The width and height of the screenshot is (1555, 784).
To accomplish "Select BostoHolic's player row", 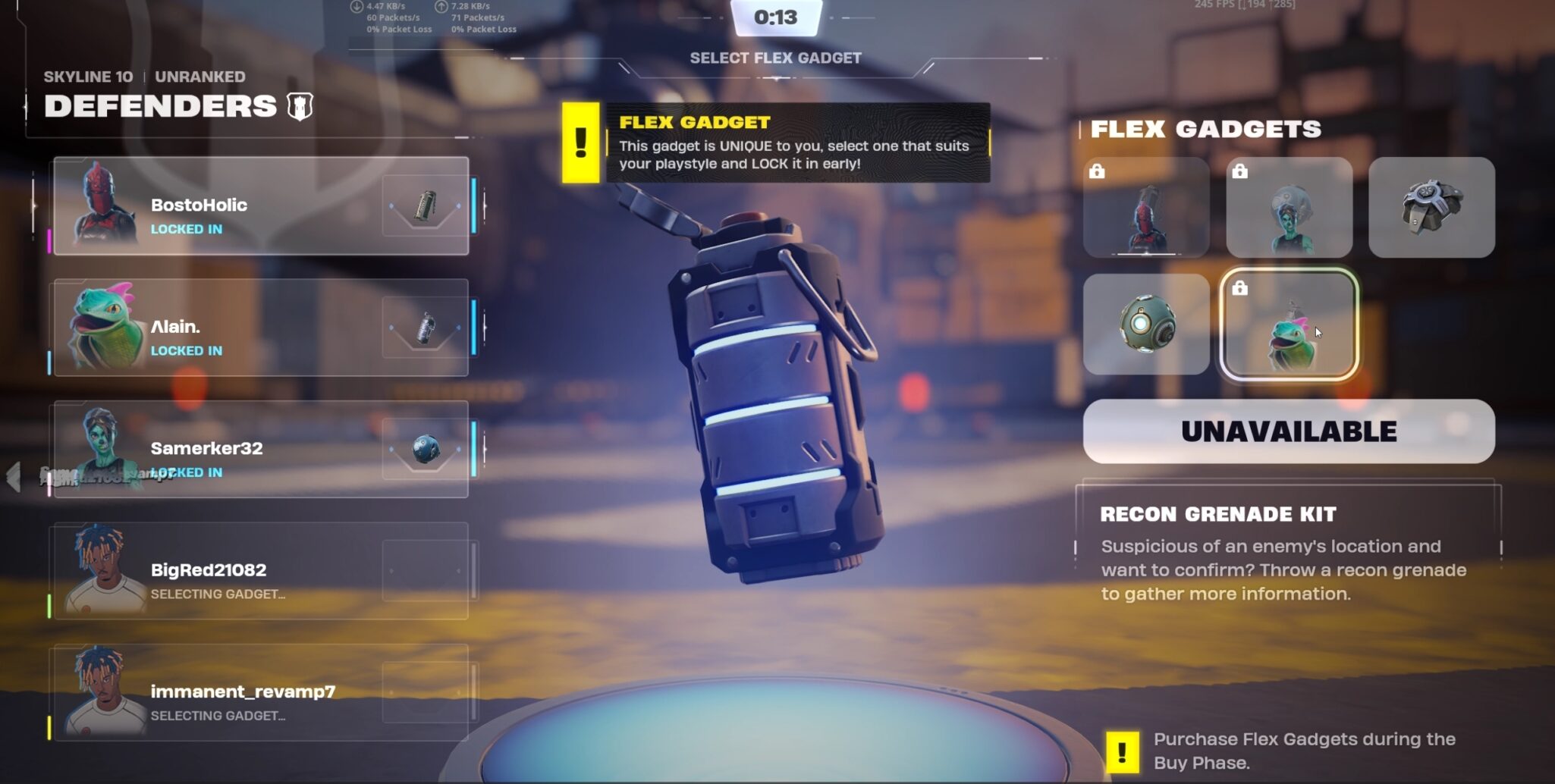I will [261, 206].
